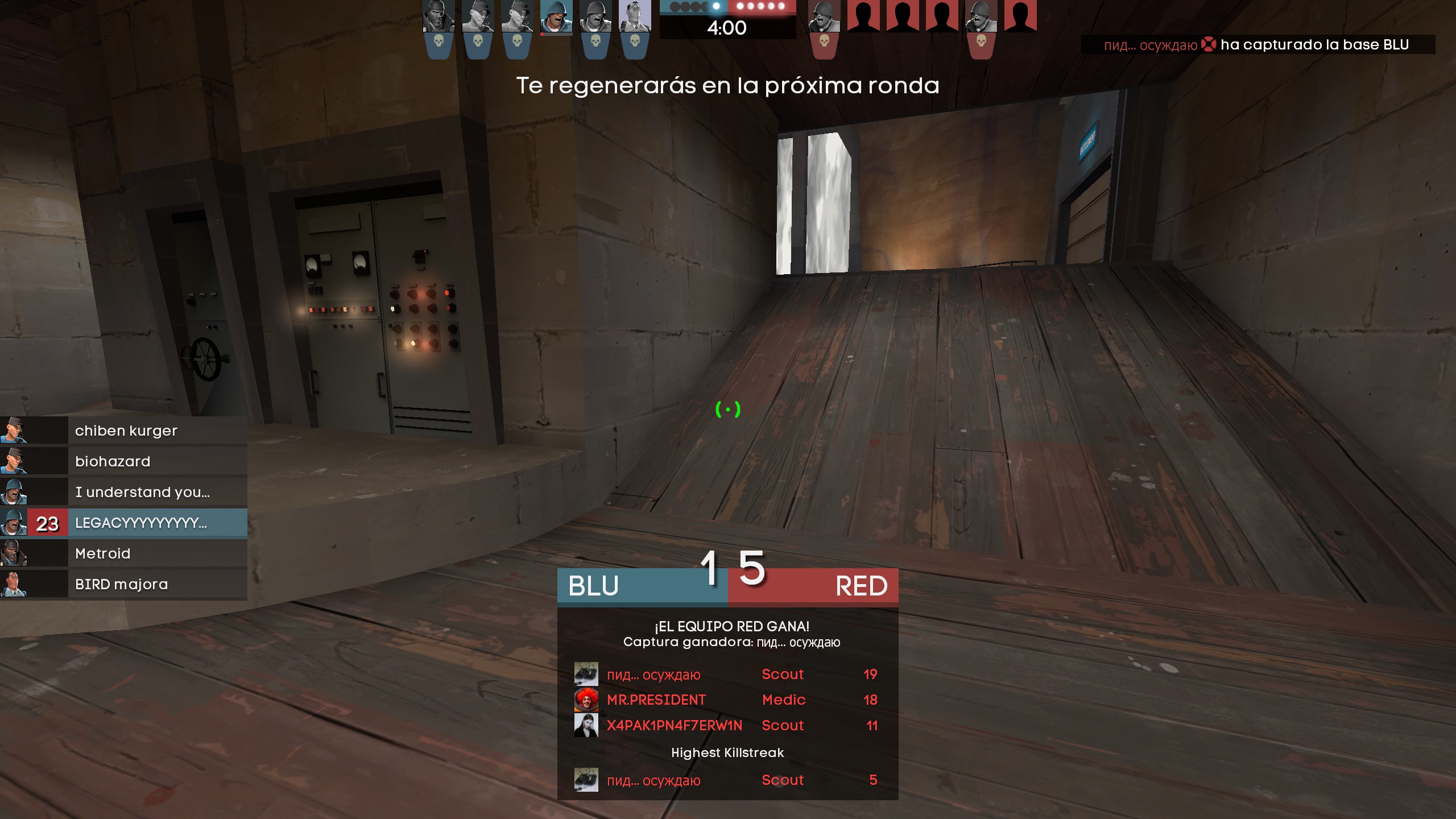Viewport: 1456px width, 819px height.
Task: Click the BLU Demoman portrait in top bar
Action: (439, 16)
